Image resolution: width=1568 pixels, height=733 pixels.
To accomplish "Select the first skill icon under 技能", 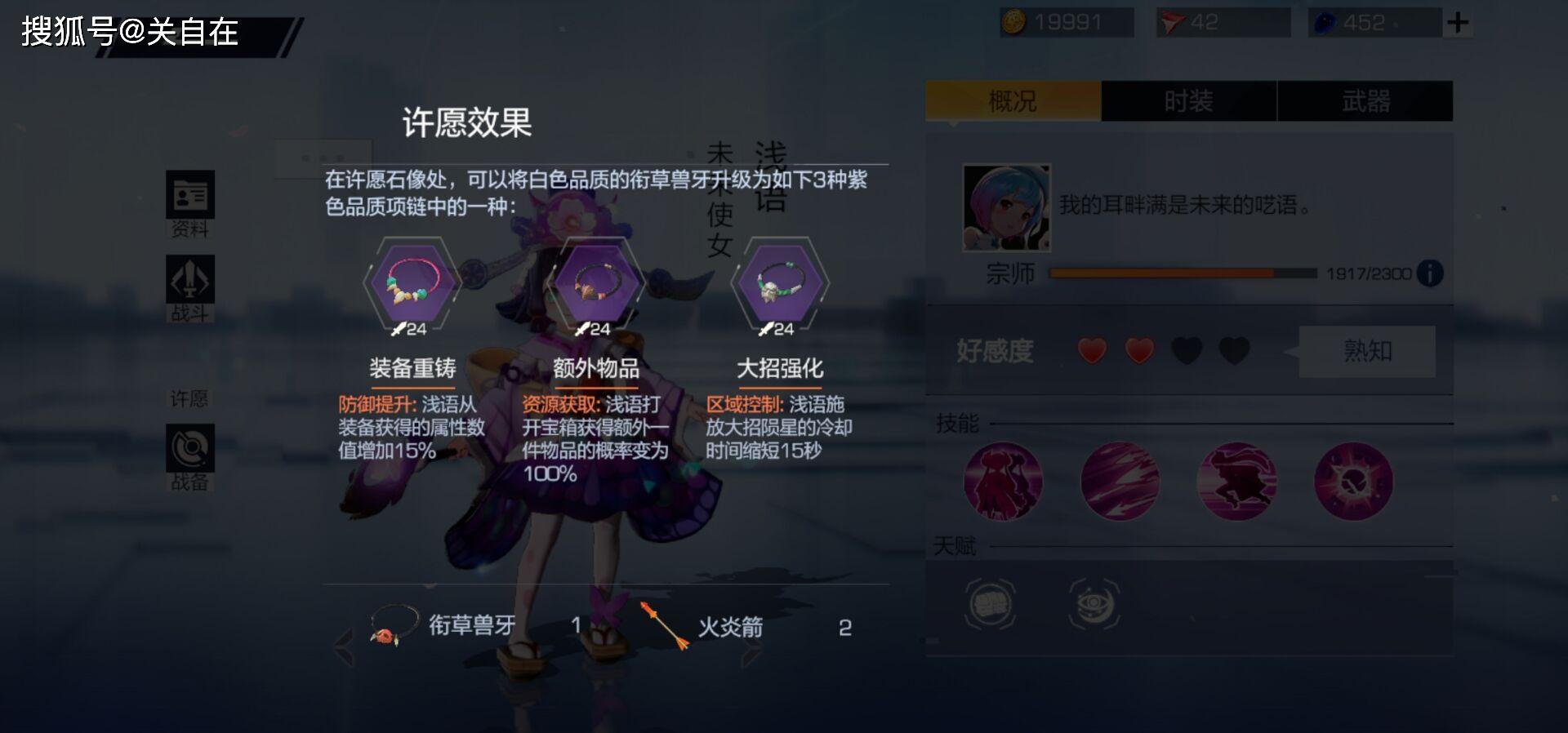I will point(1003,482).
